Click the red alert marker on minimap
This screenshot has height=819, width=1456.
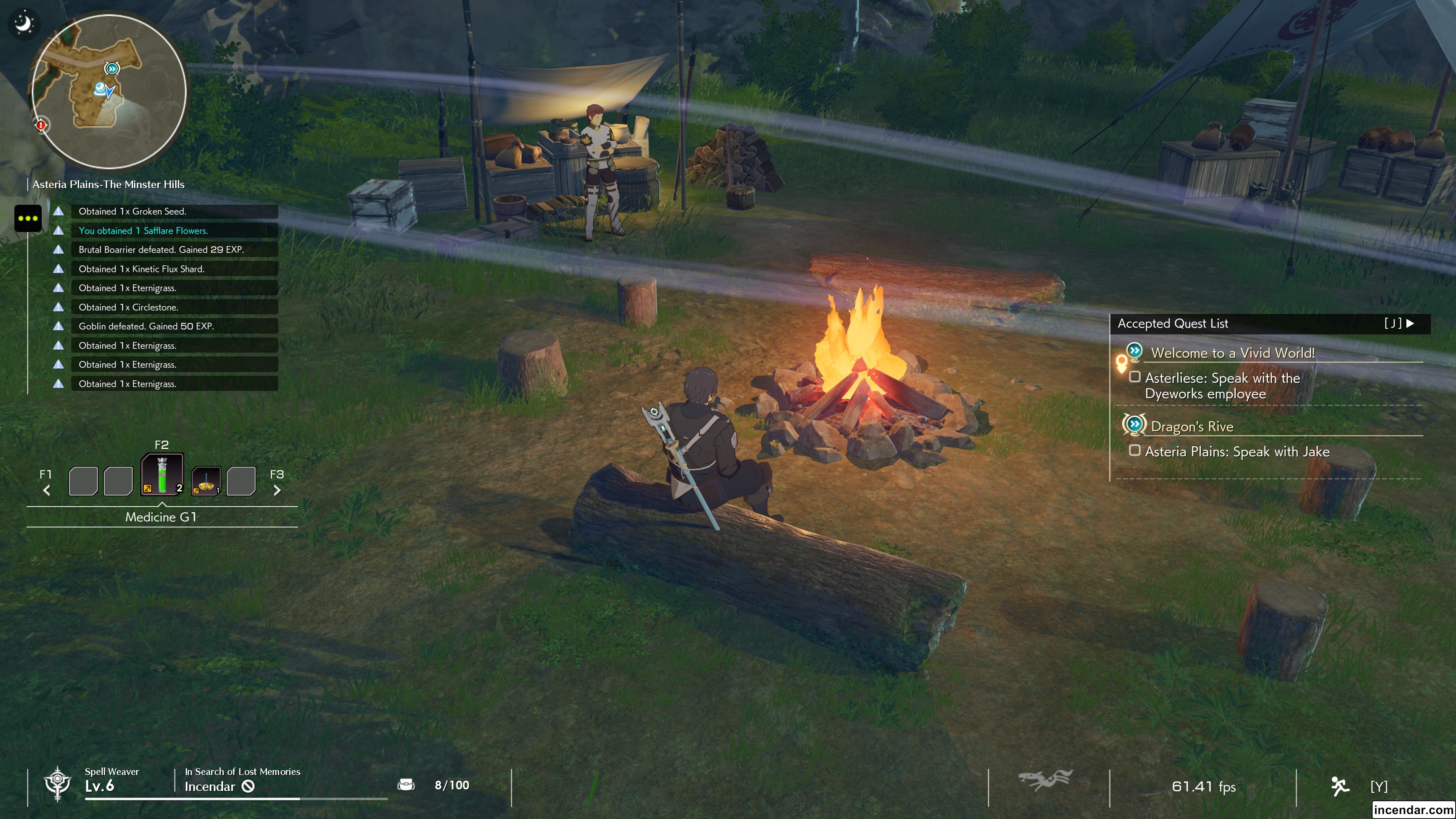point(41,125)
